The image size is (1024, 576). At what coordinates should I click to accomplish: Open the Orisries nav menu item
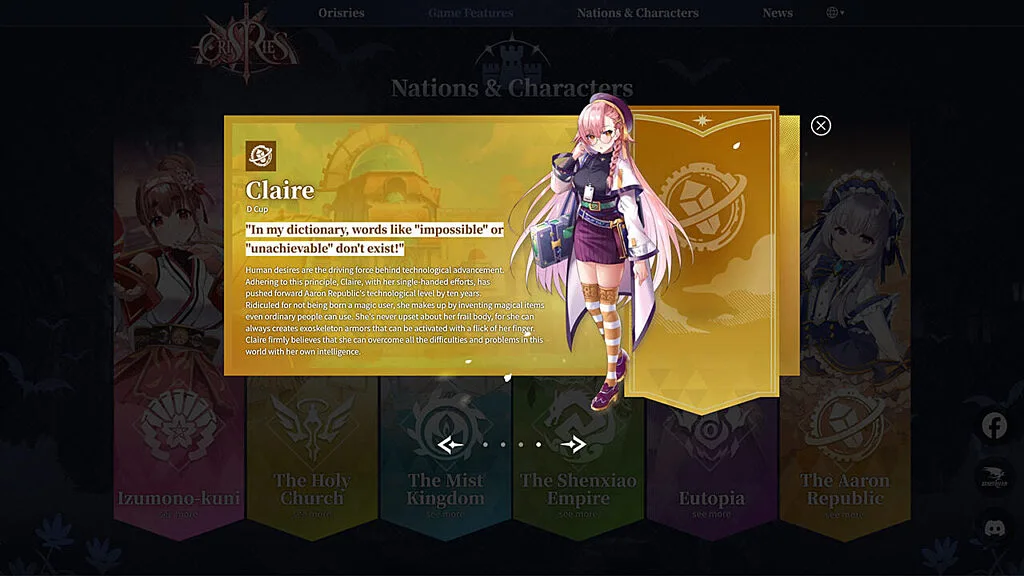tap(341, 13)
